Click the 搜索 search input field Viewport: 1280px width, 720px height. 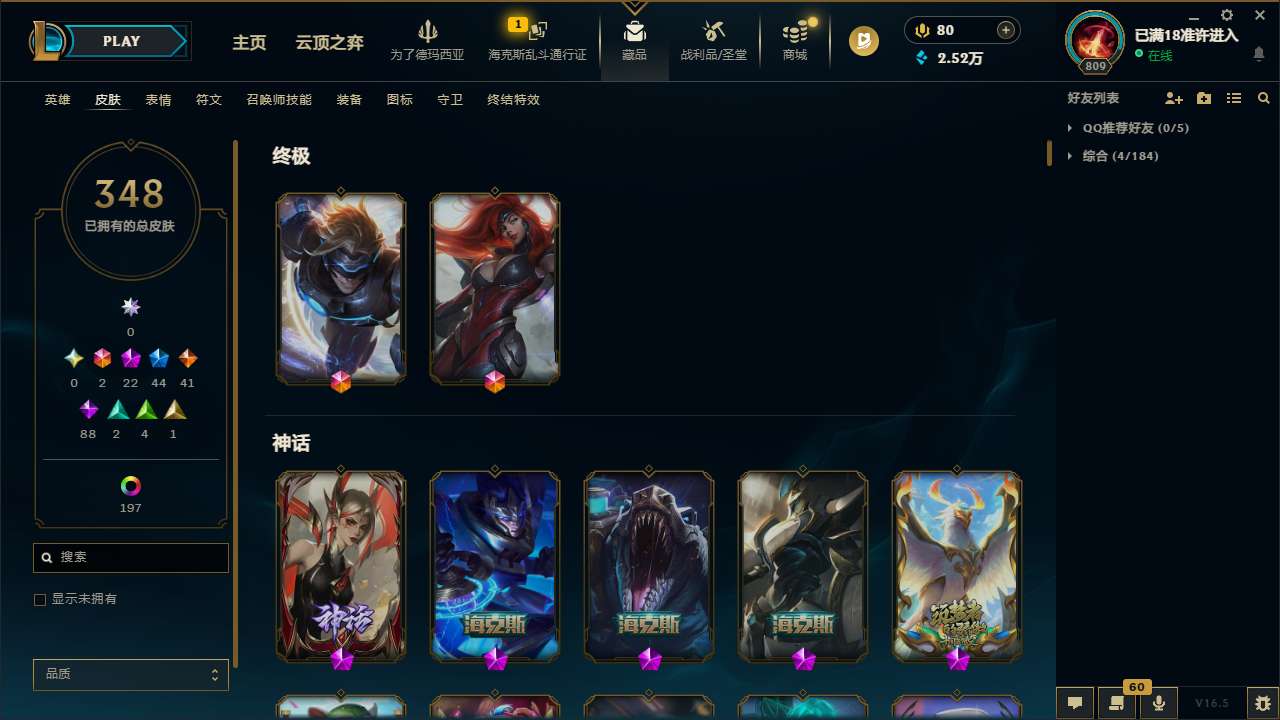(x=130, y=557)
